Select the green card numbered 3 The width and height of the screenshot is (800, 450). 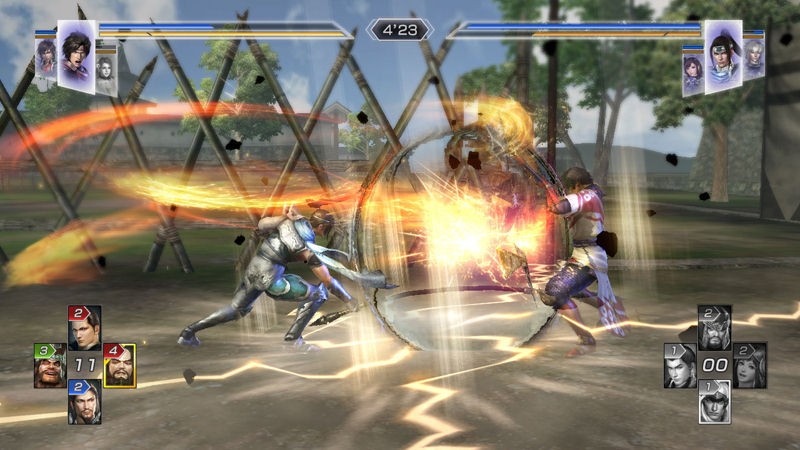pos(50,365)
